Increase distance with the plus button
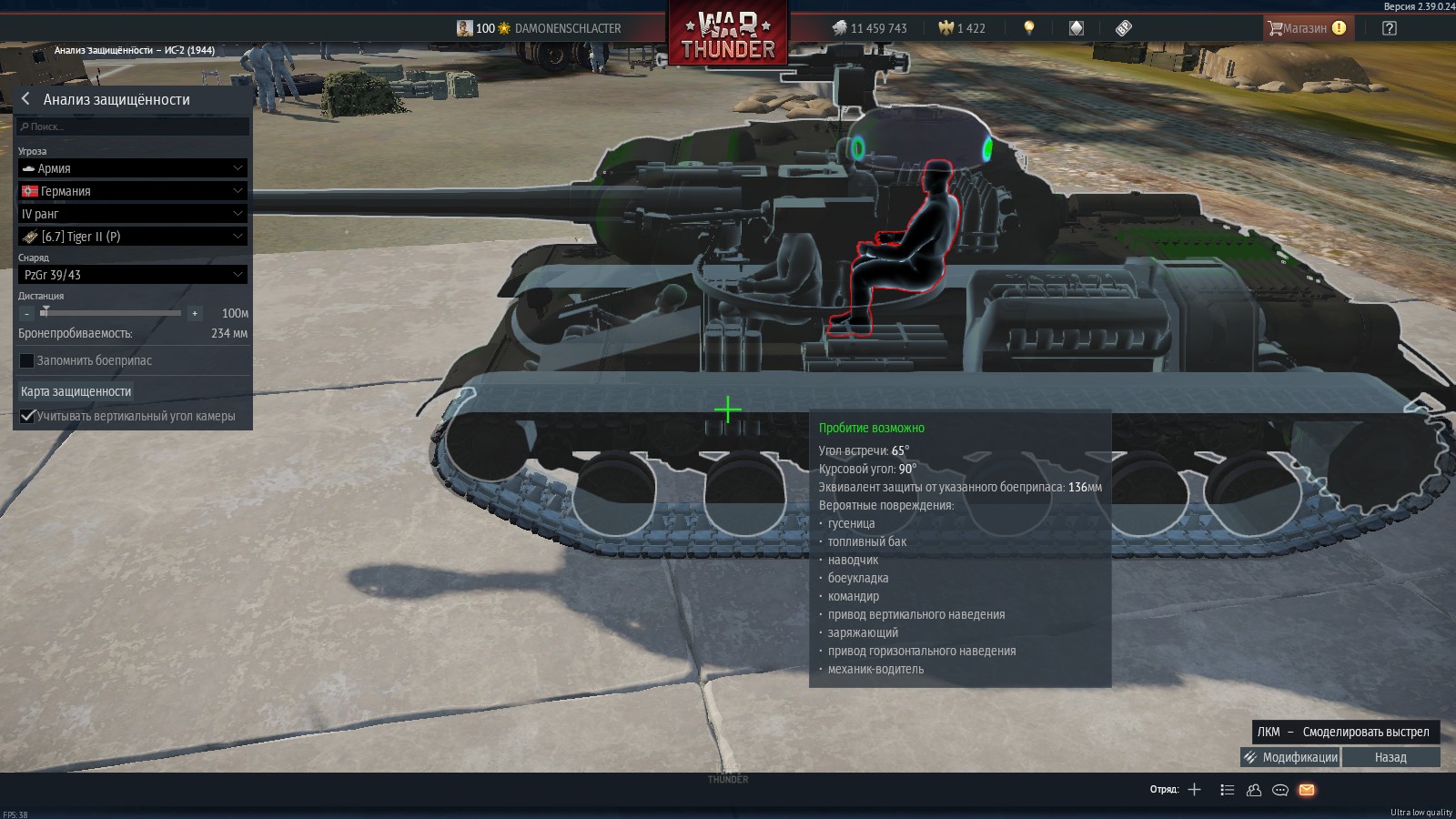1456x819 pixels. click(194, 313)
